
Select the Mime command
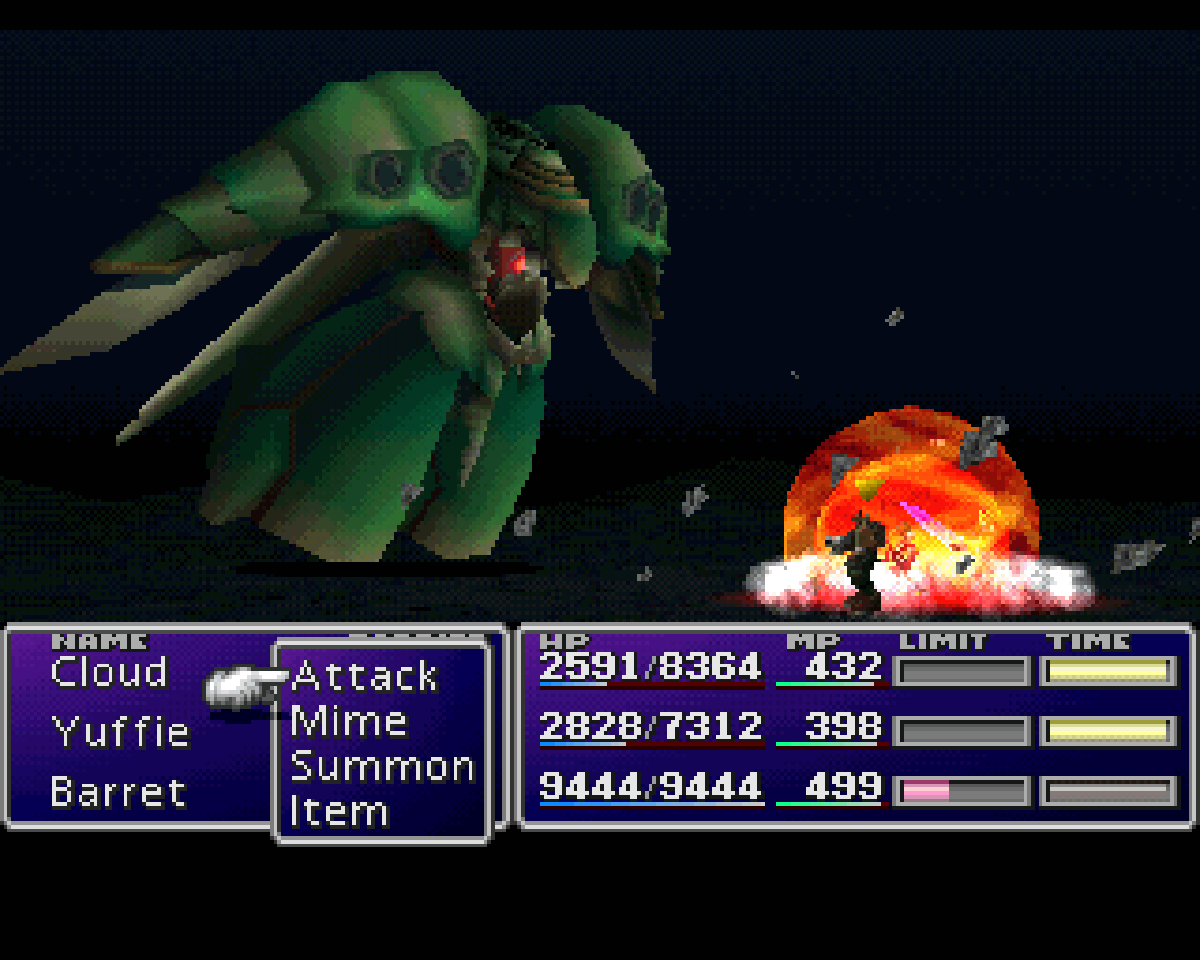pos(348,722)
